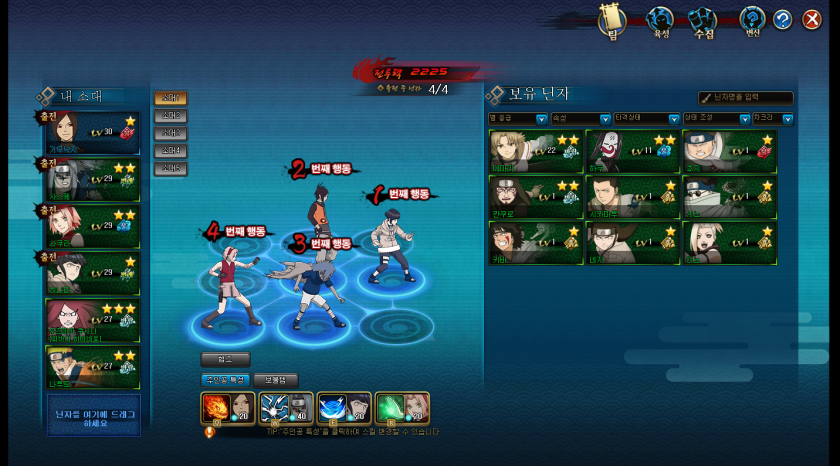Select the level 30 squad leader card
Screen dimensions: 840x466
coord(92,133)
